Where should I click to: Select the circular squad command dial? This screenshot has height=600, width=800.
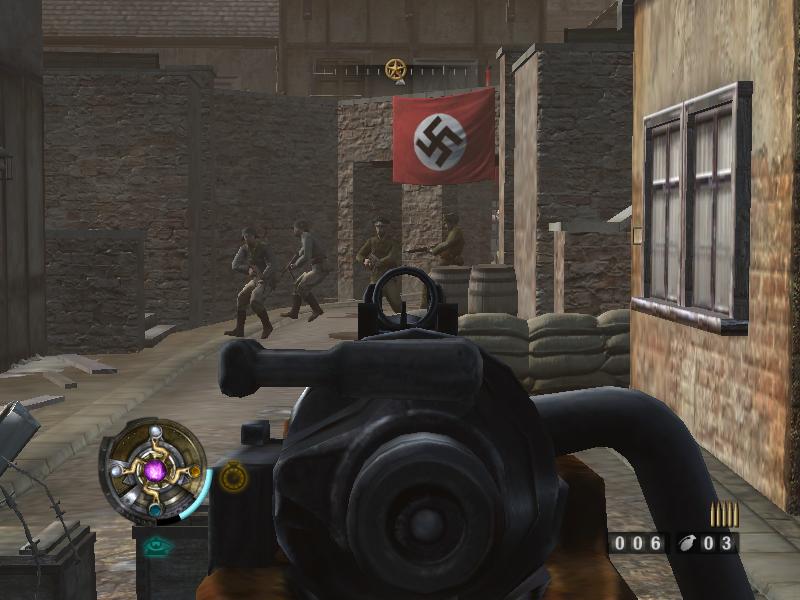point(155,469)
